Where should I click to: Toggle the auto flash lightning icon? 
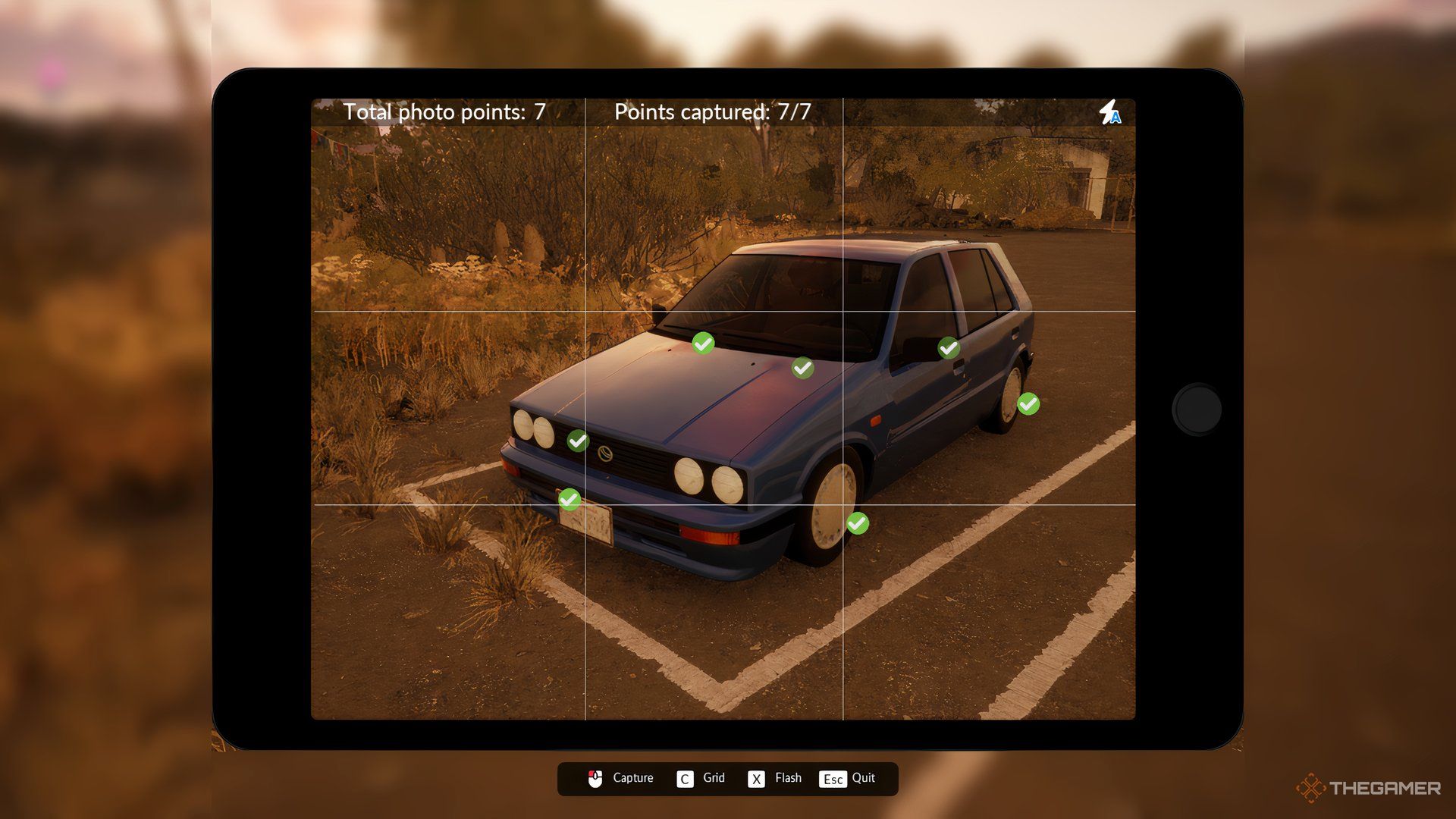tap(1110, 112)
